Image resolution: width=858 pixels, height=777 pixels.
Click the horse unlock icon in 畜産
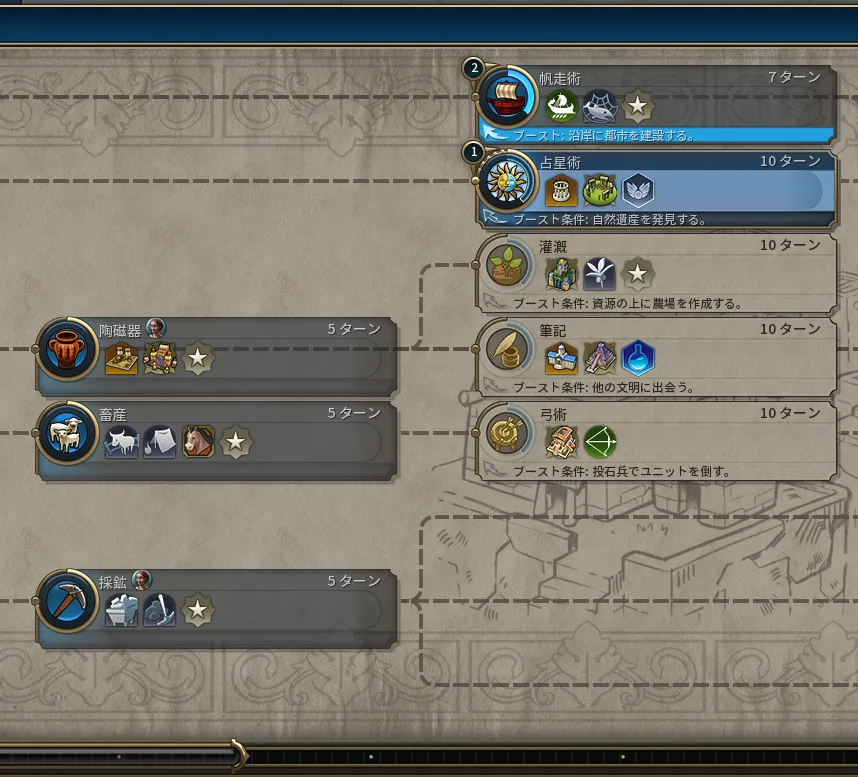tap(198, 441)
